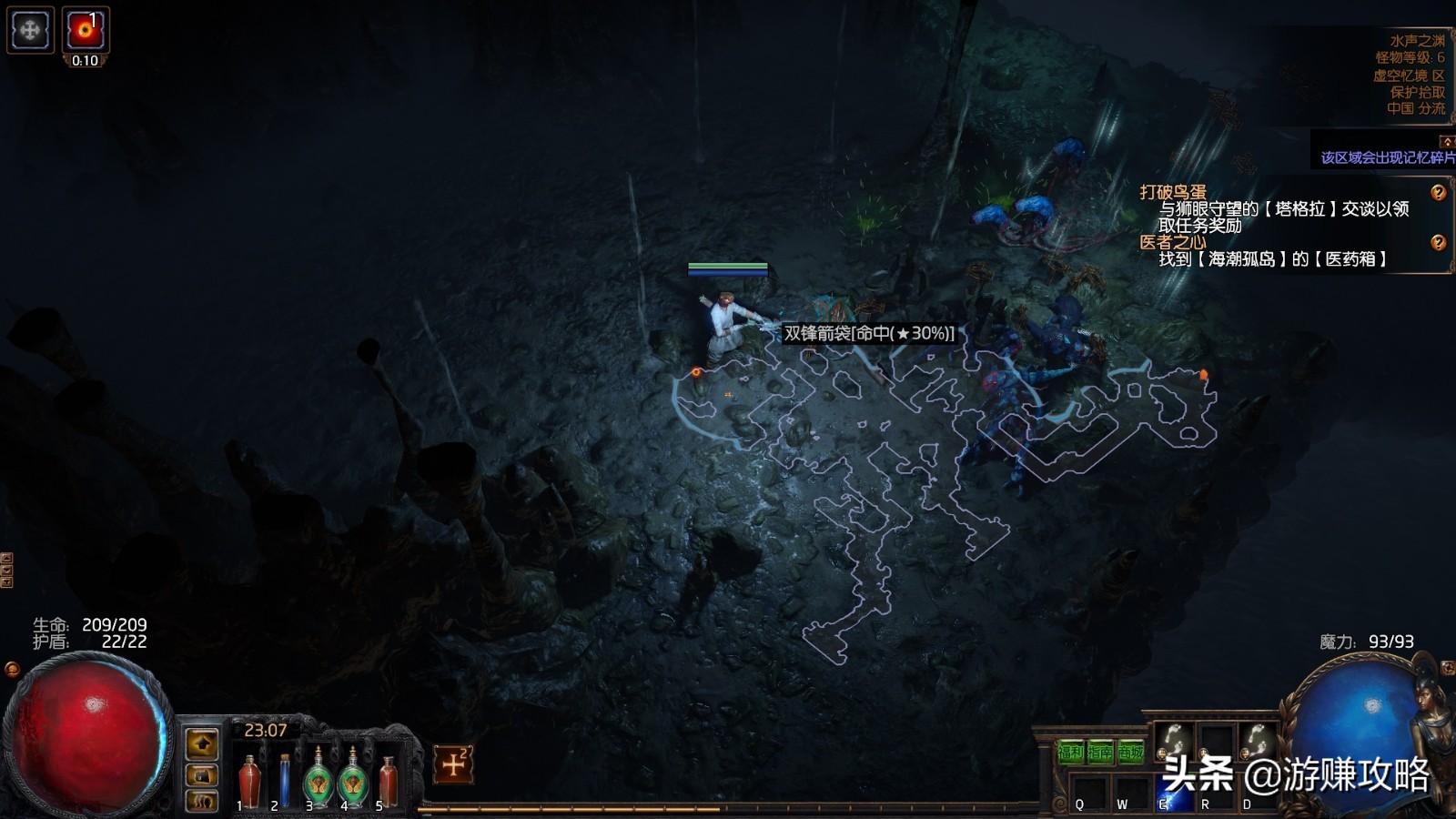The height and width of the screenshot is (819, 1456).
Task: Open help for the 医者之心 quest
Action: pyautogui.click(x=1438, y=242)
